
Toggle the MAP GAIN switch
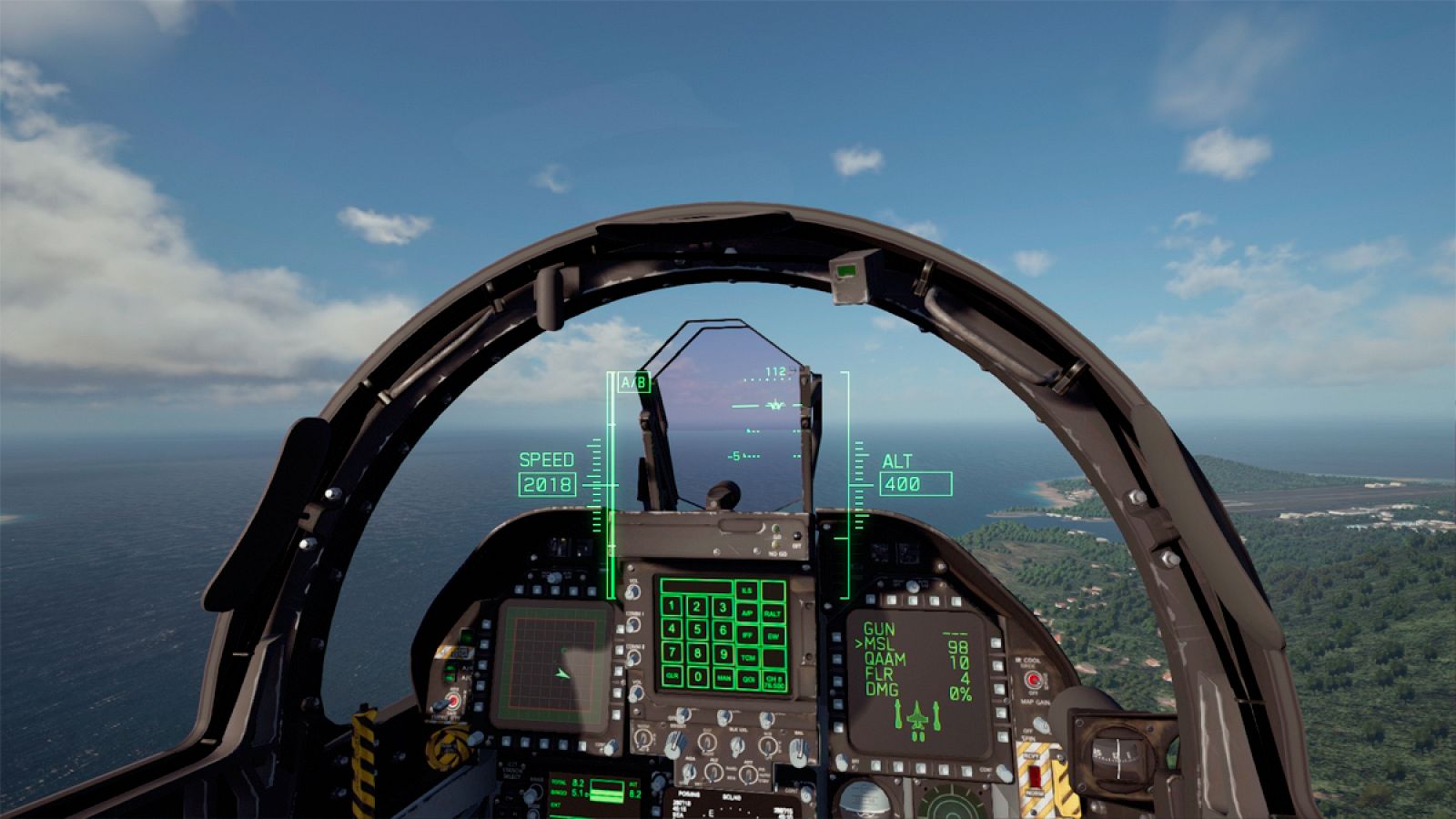[x=1041, y=724]
